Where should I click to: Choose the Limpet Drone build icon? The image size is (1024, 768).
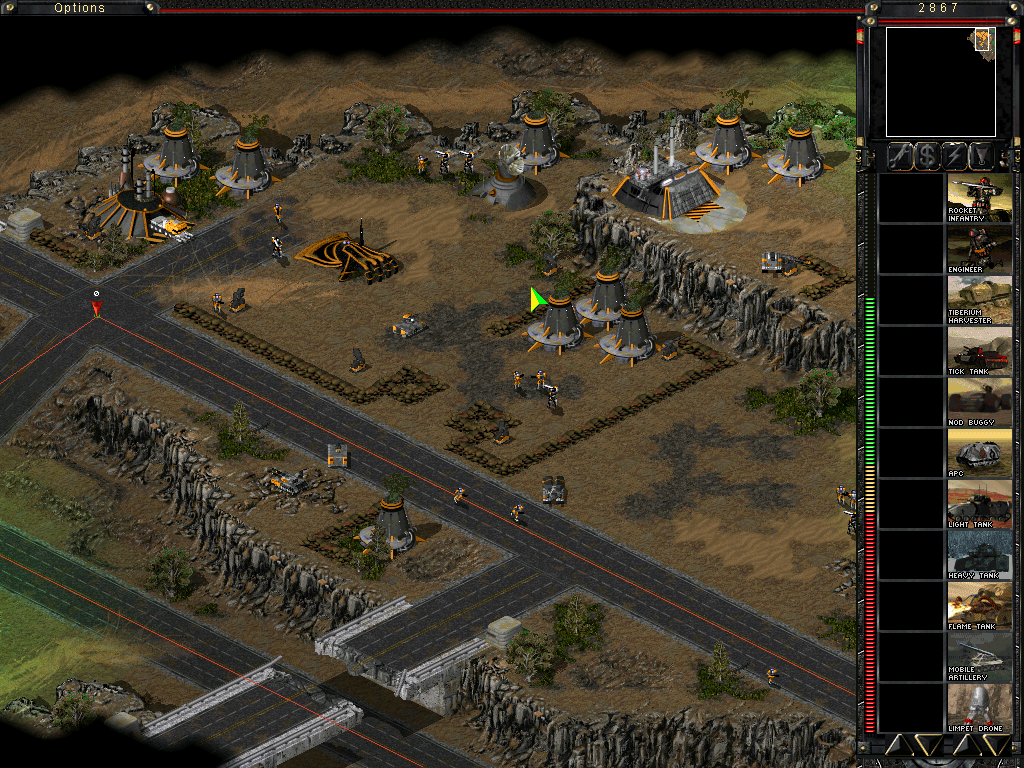[980, 708]
